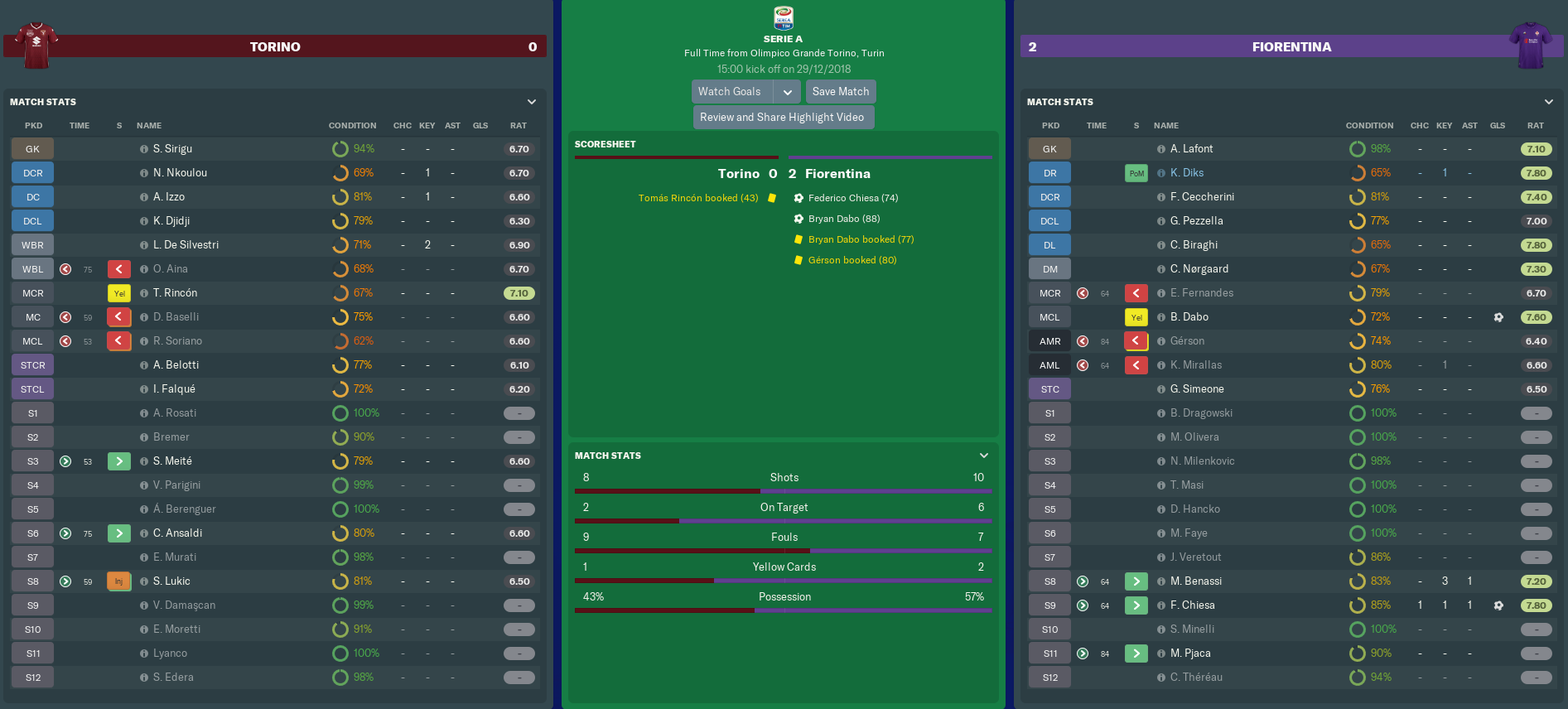This screenshot has height=709, width=1568.
Task: Click the Watch Goals button
Action: [x=730, y=92]
